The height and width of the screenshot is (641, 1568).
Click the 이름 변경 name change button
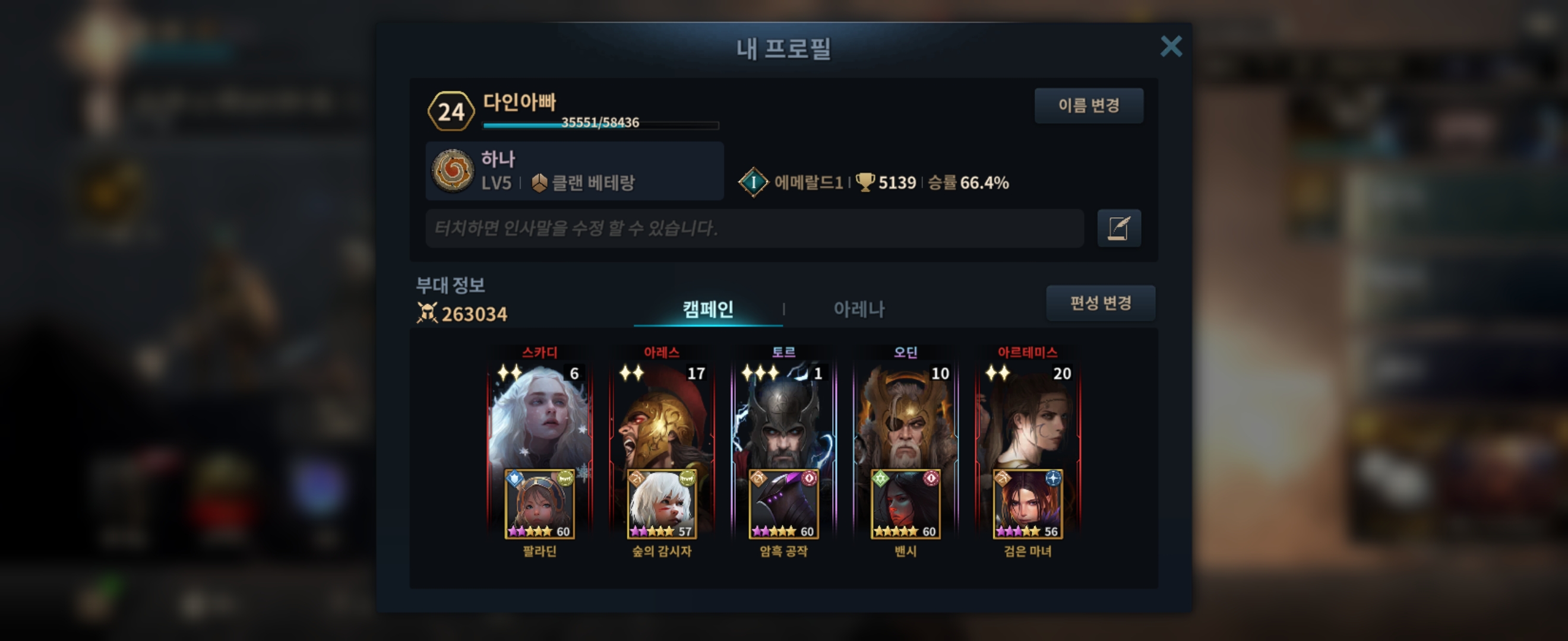pyautogui.click(x=1088, y=106)
